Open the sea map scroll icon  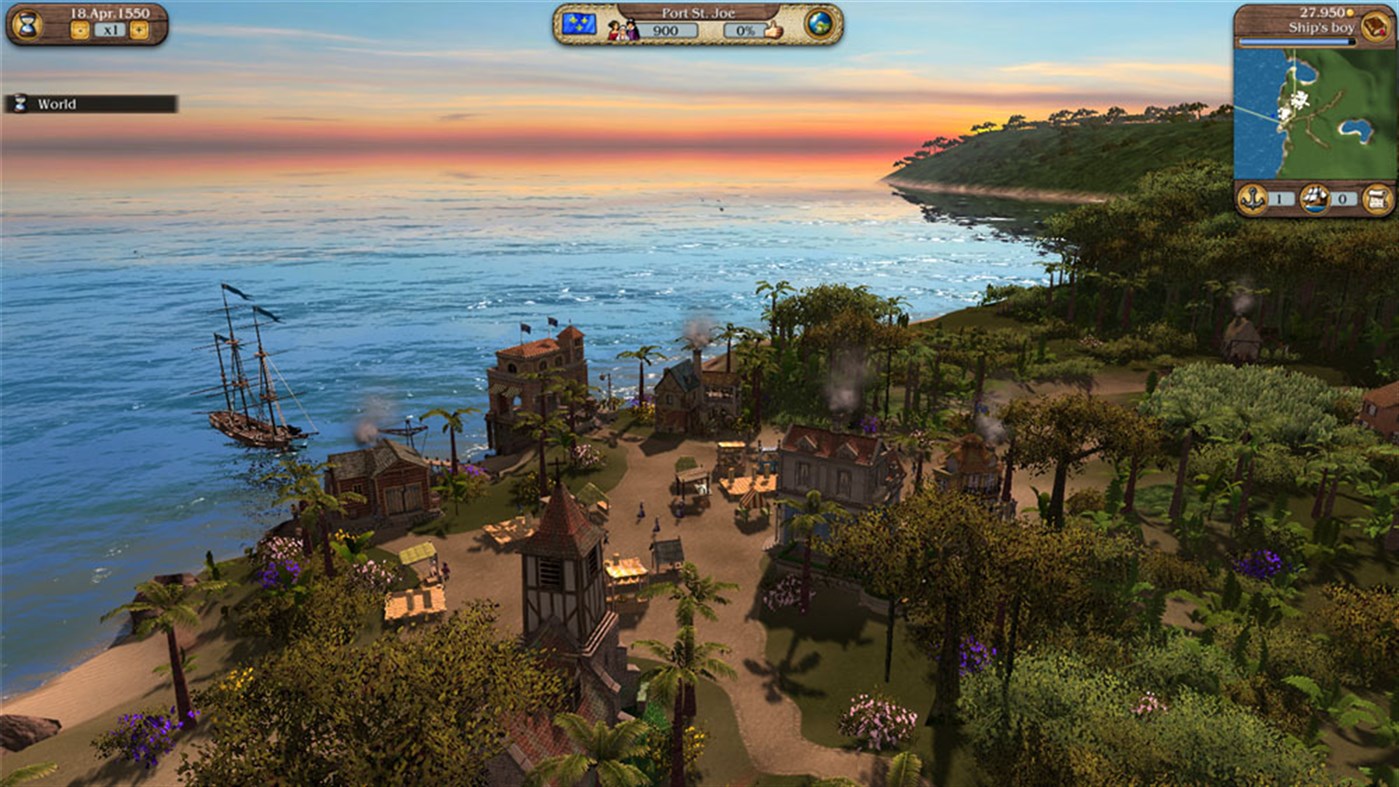tap(1378, 199)
